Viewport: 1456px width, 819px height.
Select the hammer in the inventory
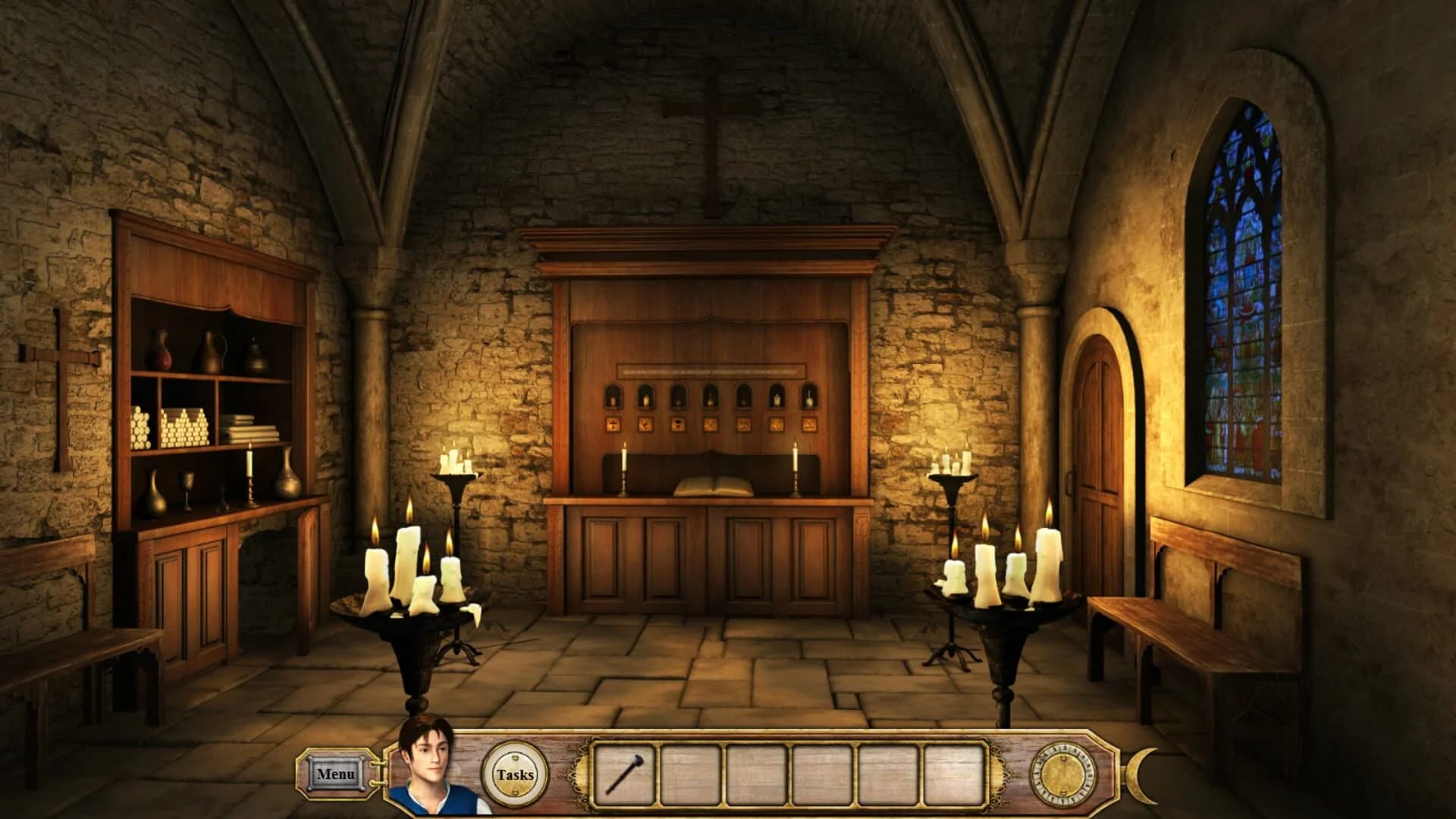tap(623, 774)
